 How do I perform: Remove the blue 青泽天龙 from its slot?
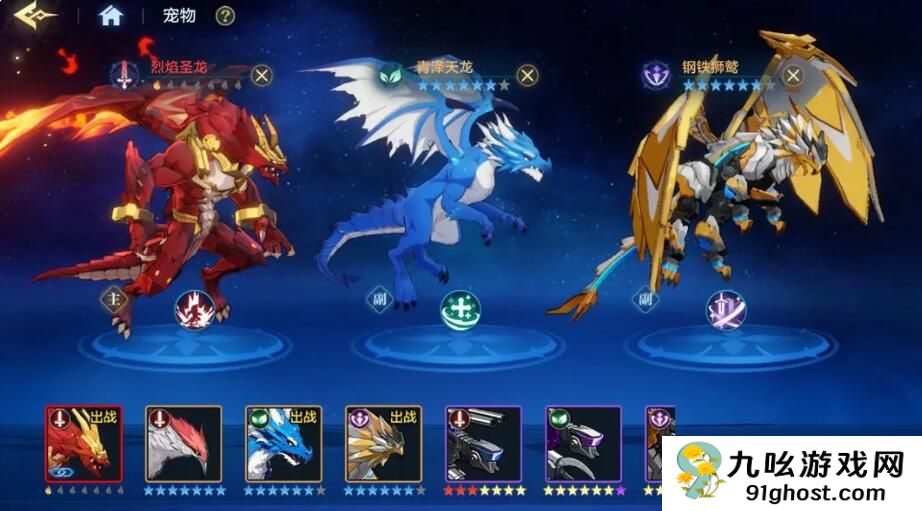pos(527,75)
